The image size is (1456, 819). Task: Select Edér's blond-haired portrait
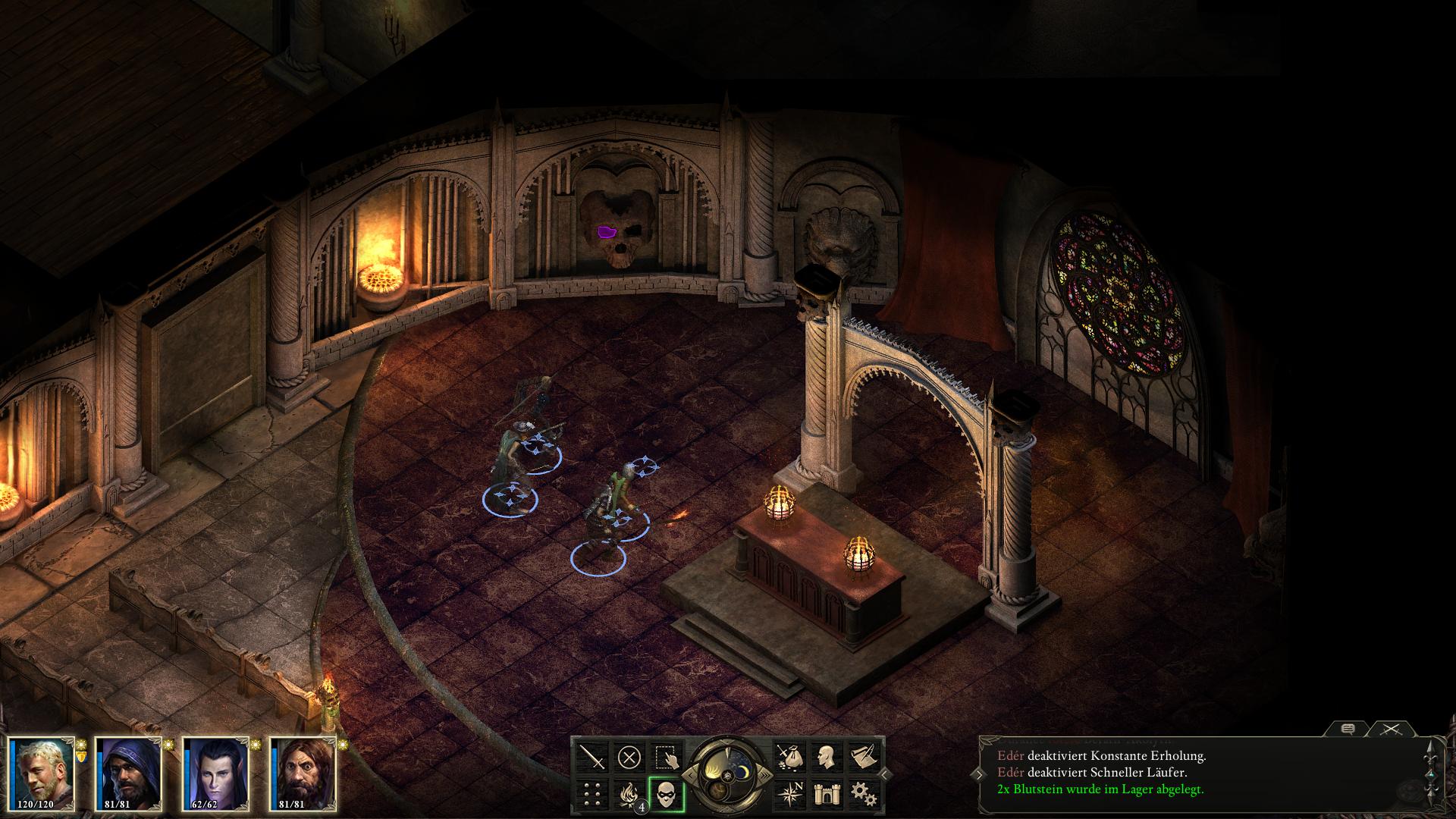pyautogui.click(x=44, y=774)
